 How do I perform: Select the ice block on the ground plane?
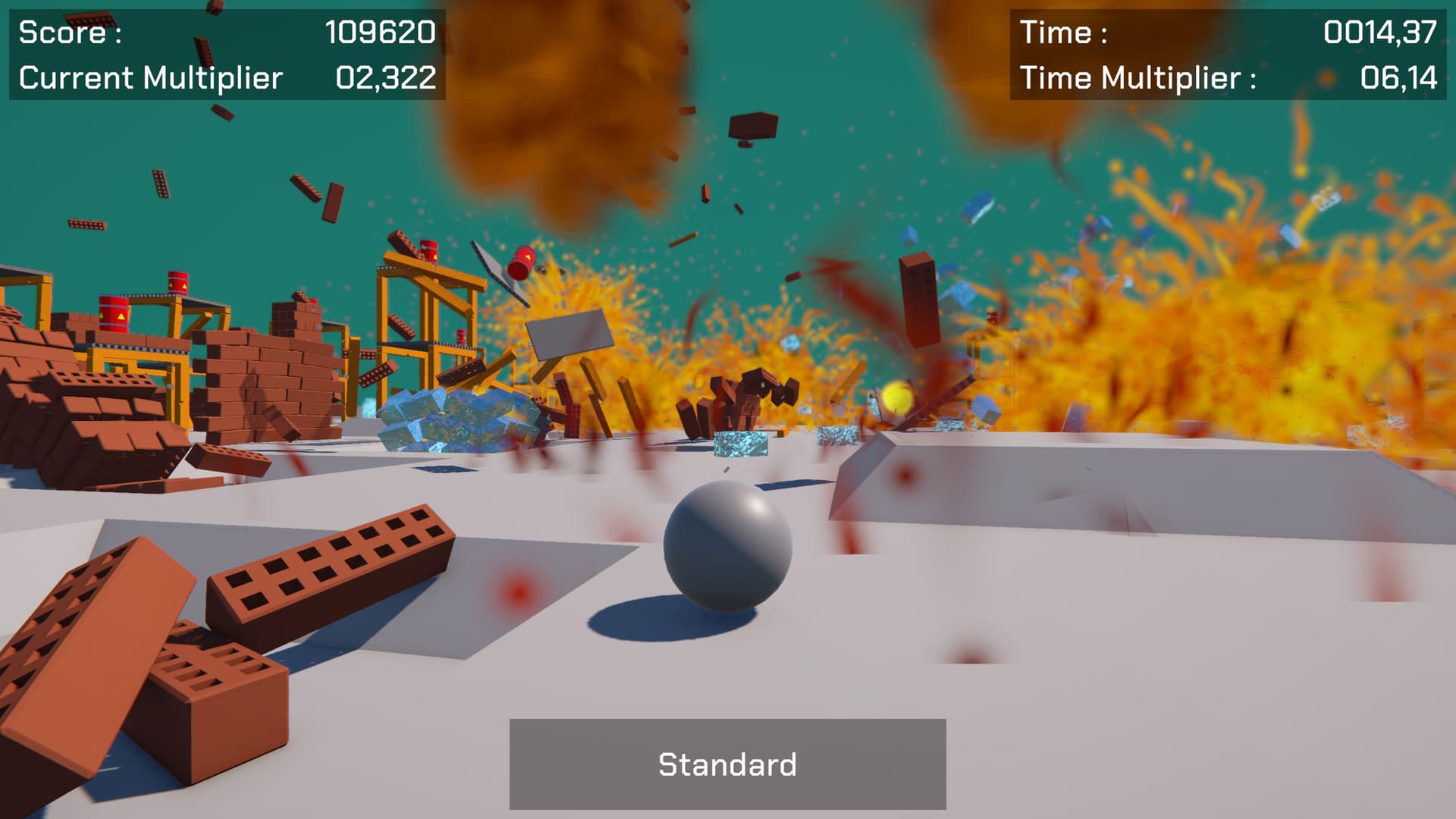(x=741, y=444)
